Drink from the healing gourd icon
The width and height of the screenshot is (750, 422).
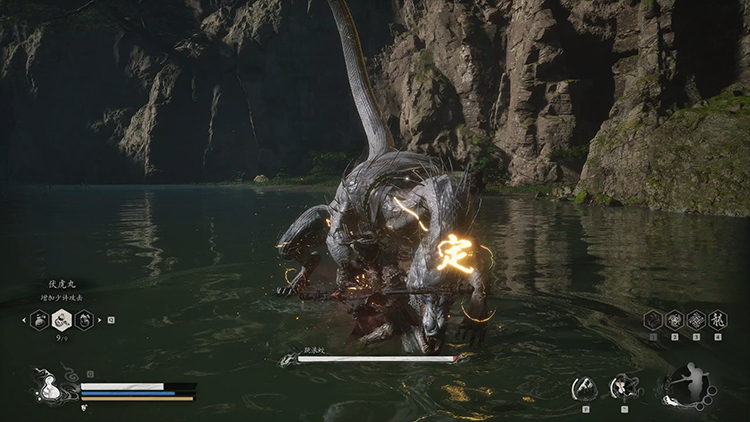pos(49,390)
